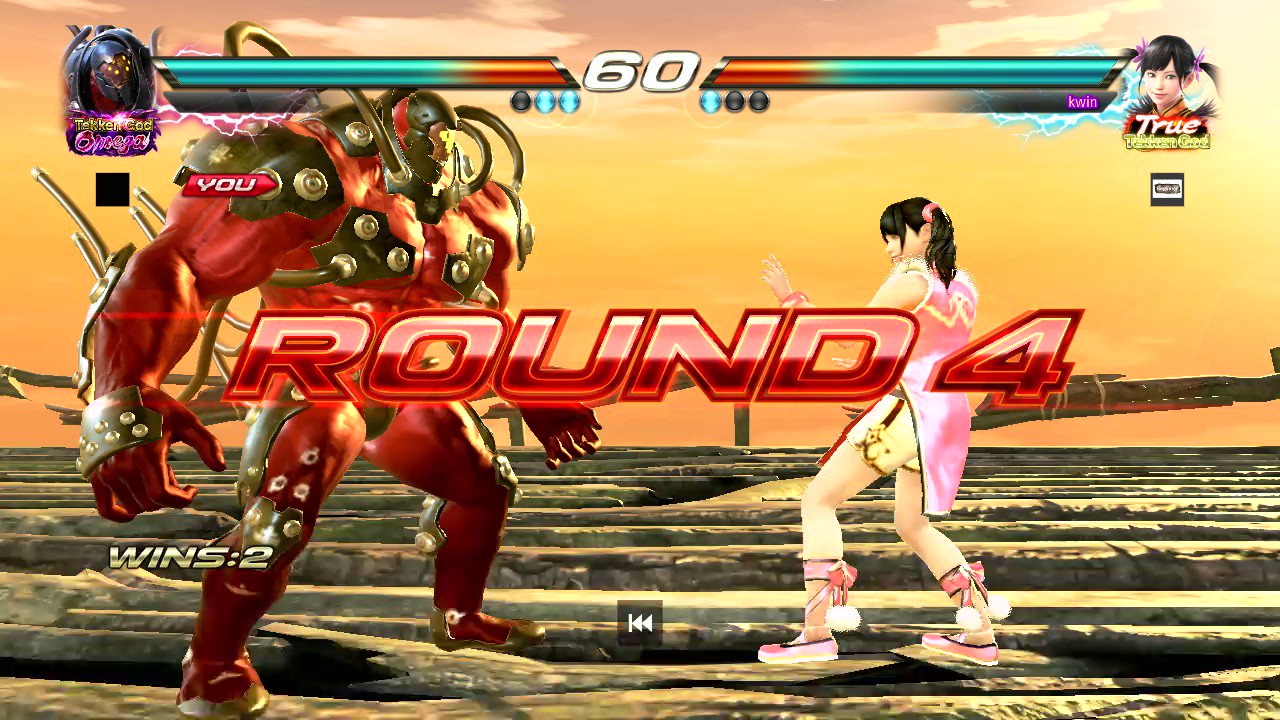Select the round timer showing 60
The image size is (1280, 720).
pos(640,70)
